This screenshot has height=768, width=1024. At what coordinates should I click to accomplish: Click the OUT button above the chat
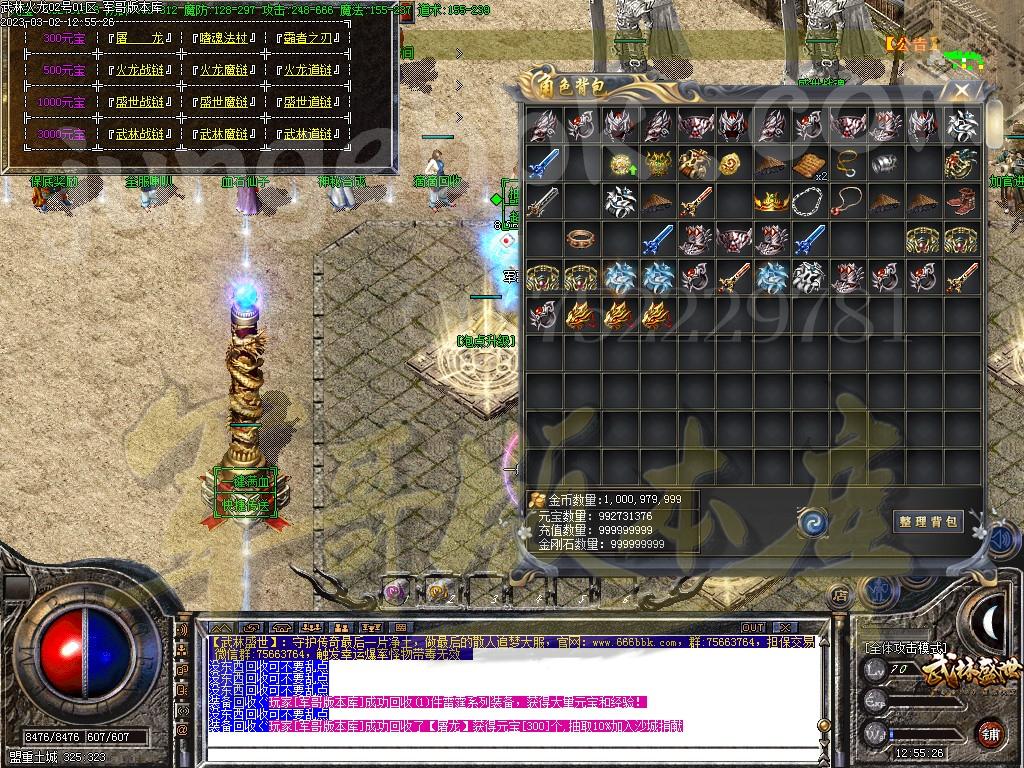coord(753,628)
